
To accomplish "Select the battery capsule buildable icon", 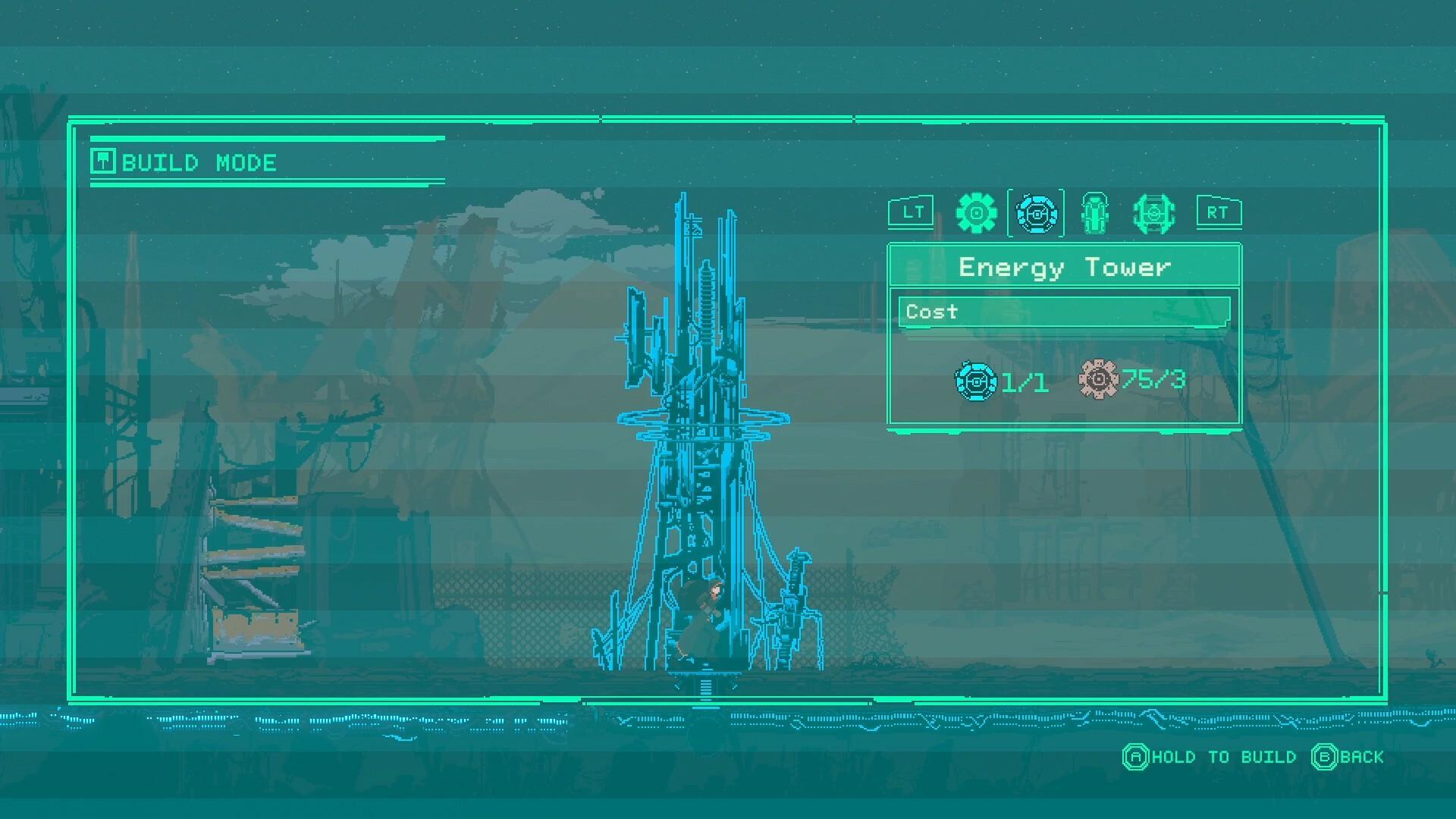I will pyautogui.click(x=1094, y=213).
